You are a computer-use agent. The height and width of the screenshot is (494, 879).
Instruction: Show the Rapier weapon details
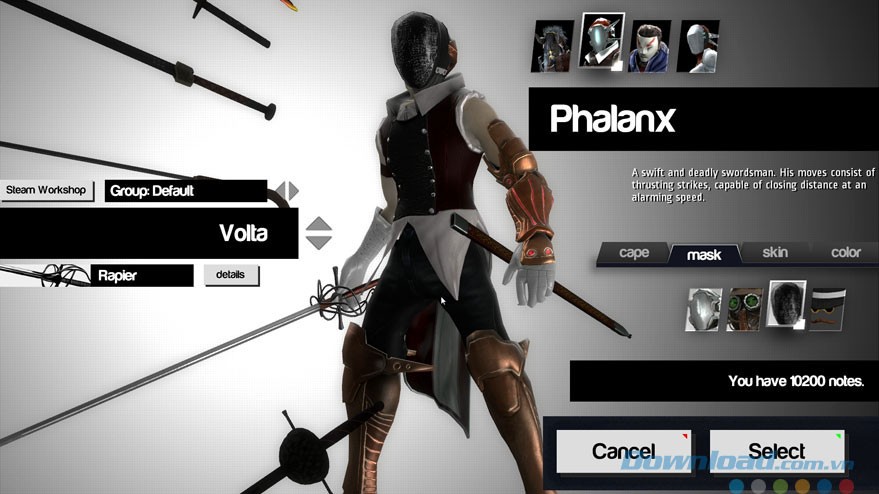[x=231, y=275]
